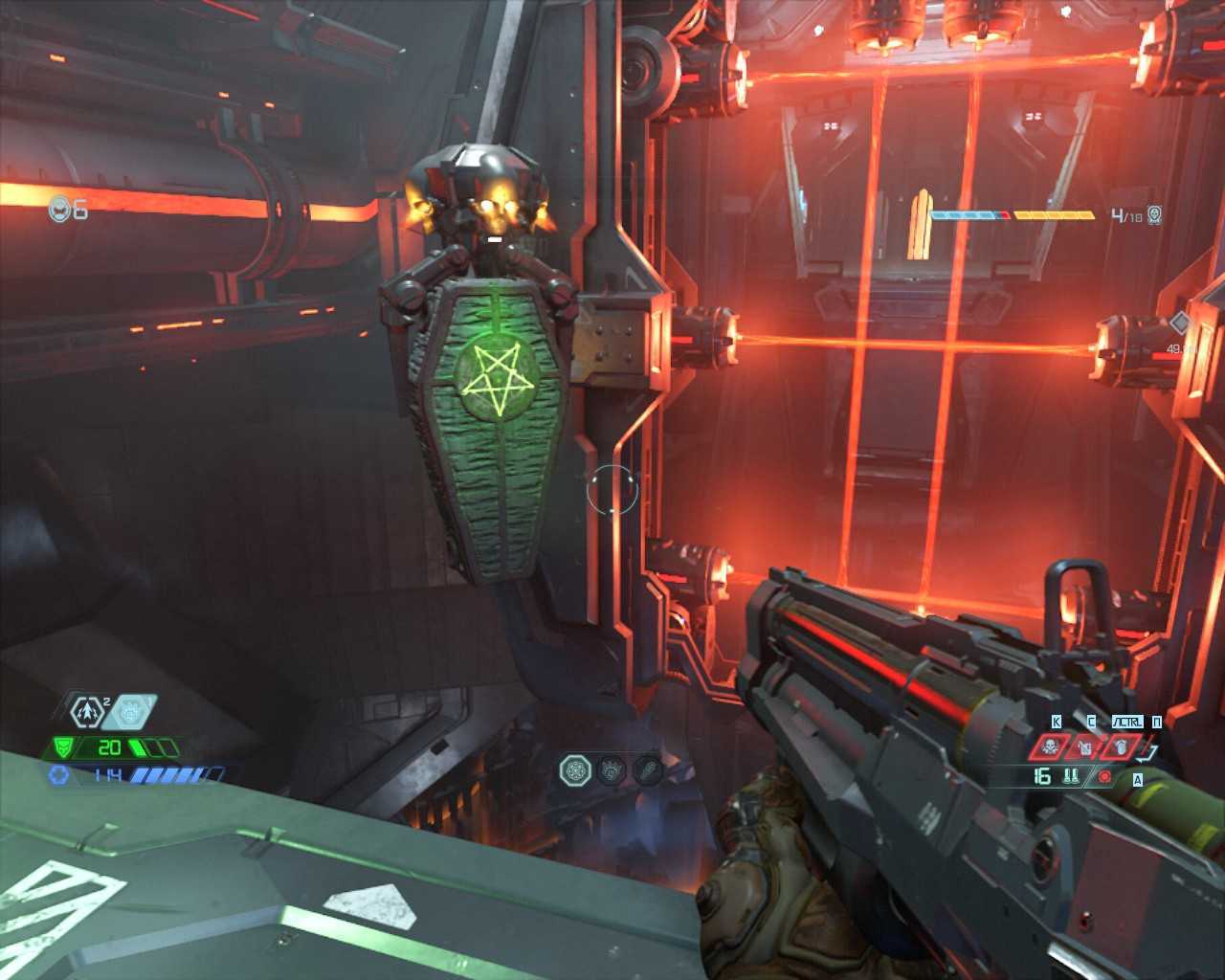Select the highlighted first rune icon
The width and height of the screenshot is (1225, 980).
(575, 769)
